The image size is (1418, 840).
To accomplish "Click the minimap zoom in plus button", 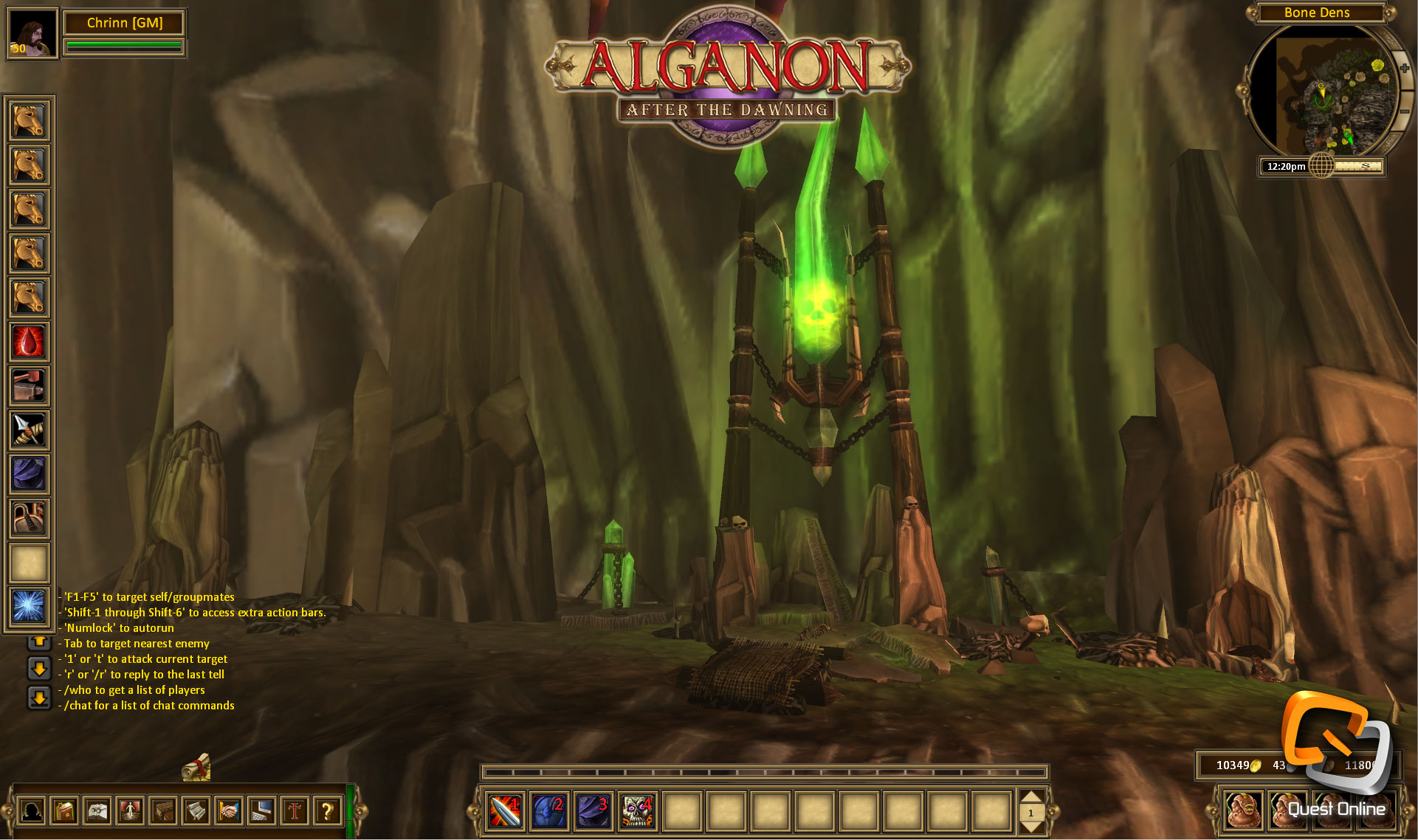I will tap(1404, 67).
